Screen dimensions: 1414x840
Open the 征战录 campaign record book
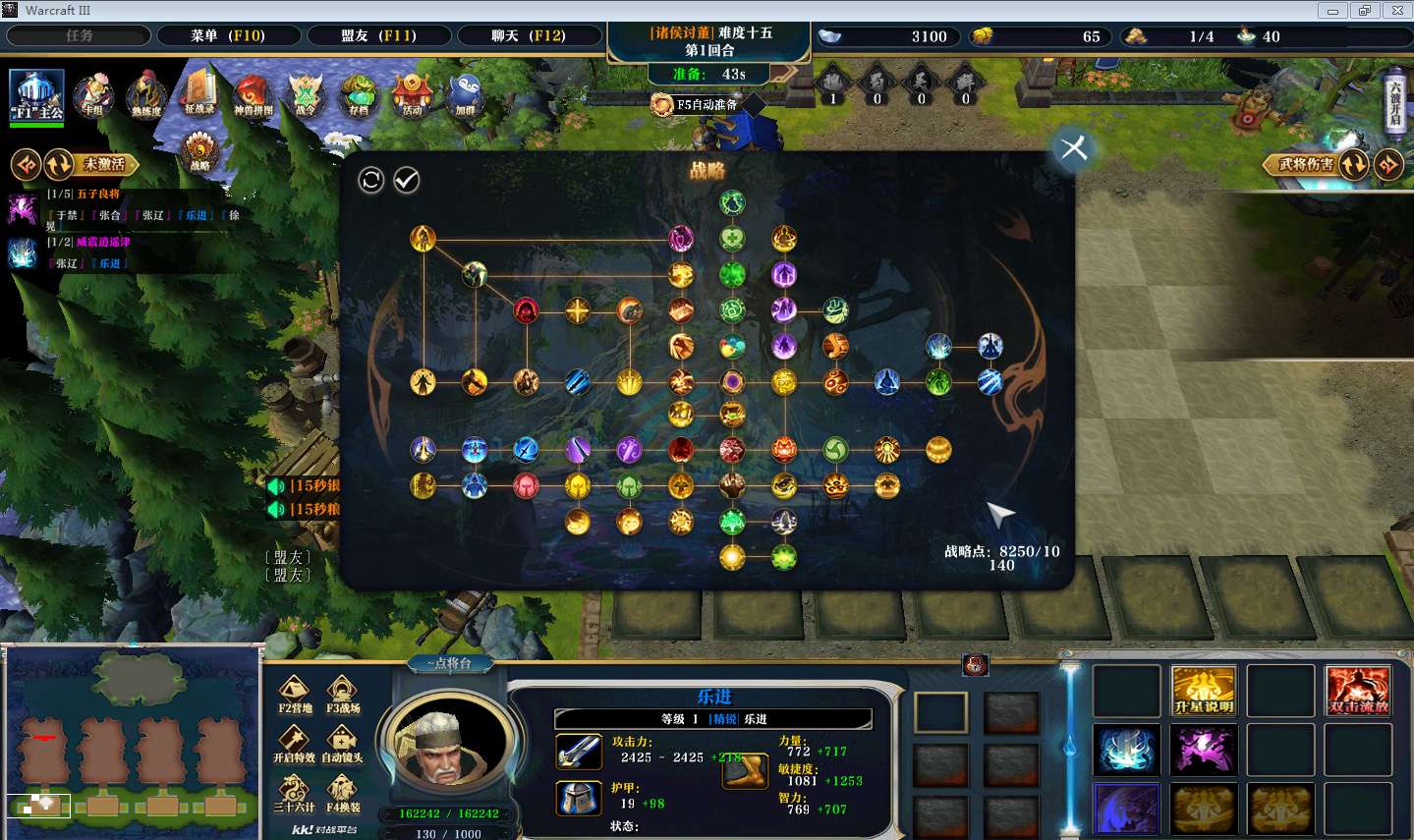[x=199, y=94]
